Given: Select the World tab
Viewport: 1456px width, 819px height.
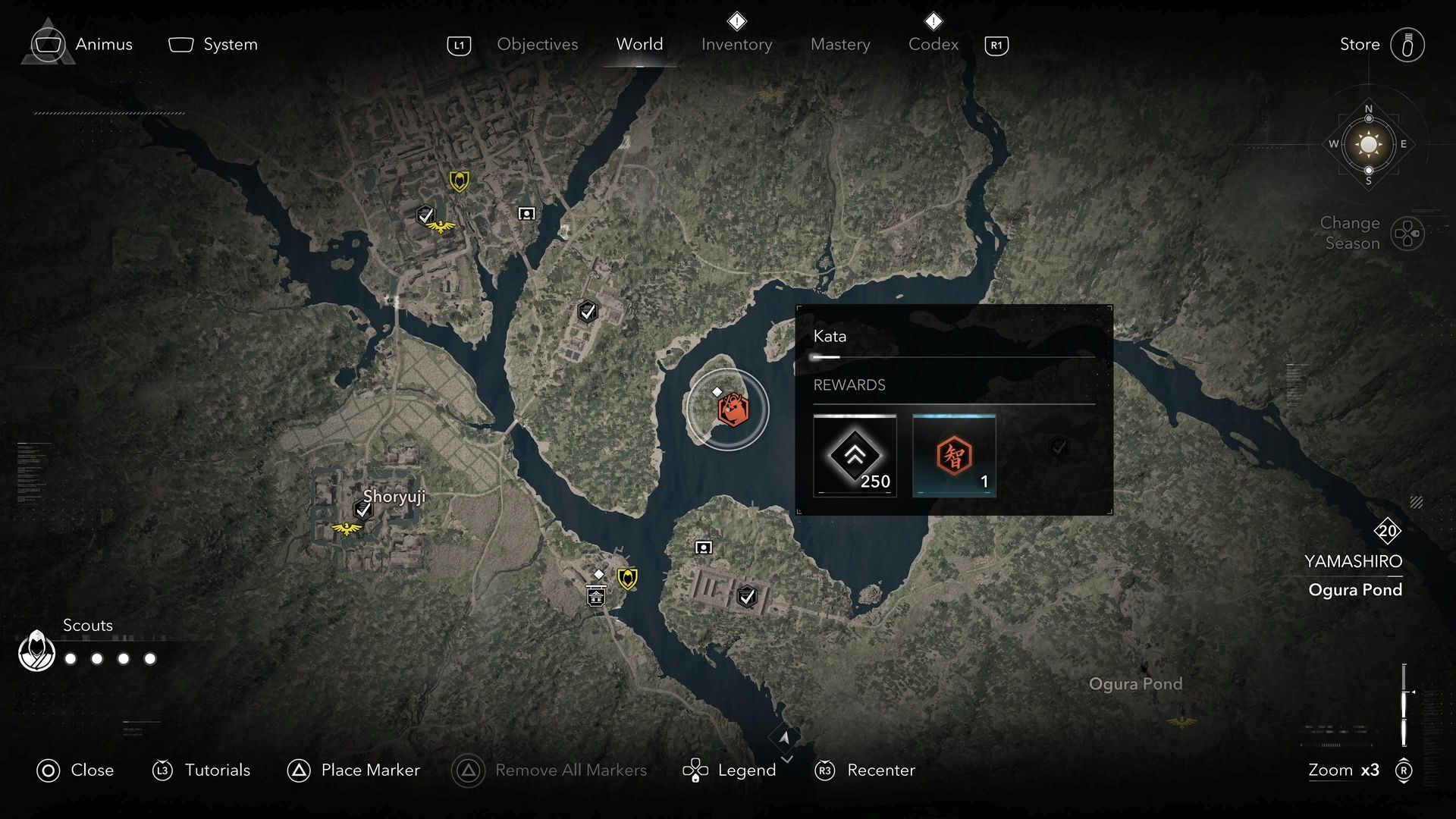Looking at the screenshot, I should pos(639,45).
